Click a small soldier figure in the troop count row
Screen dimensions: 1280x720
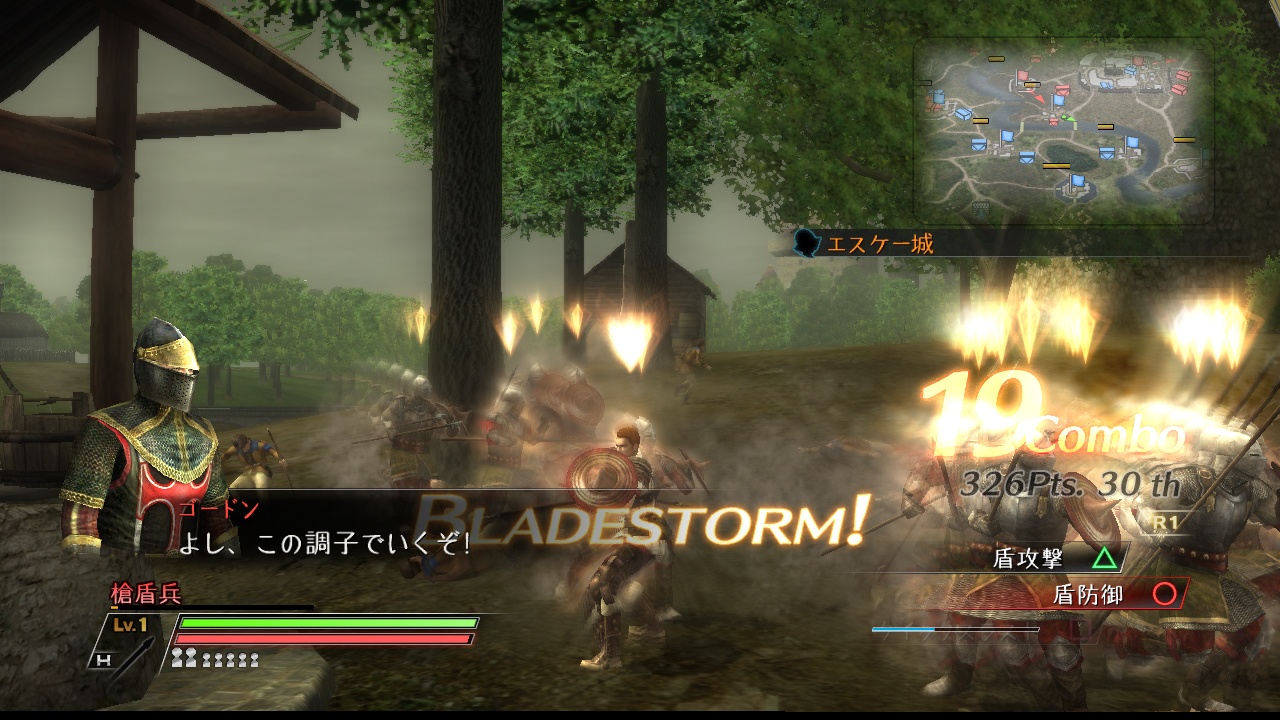click(x=207, y=661)
